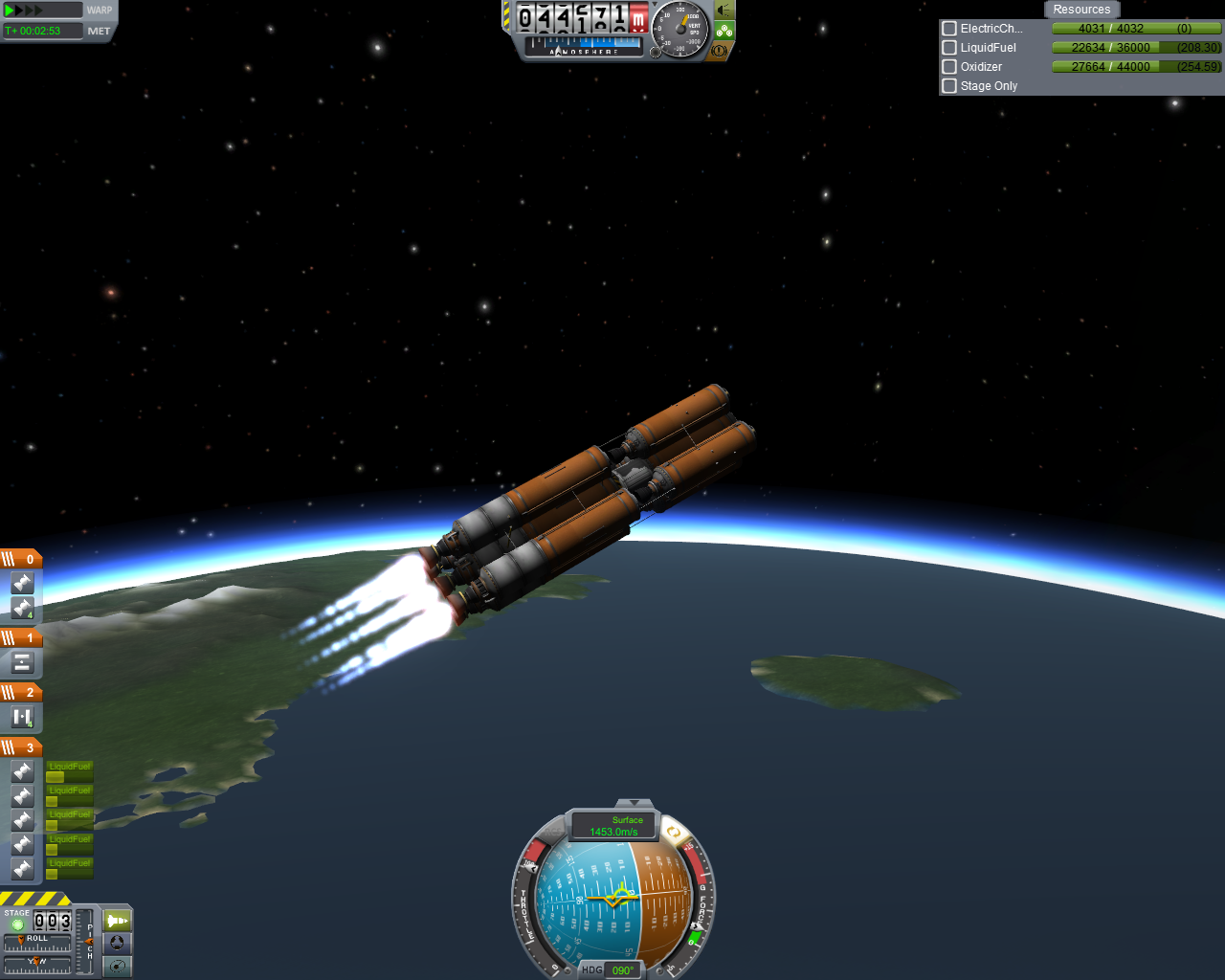Activate staging mode rocket button

117,921
